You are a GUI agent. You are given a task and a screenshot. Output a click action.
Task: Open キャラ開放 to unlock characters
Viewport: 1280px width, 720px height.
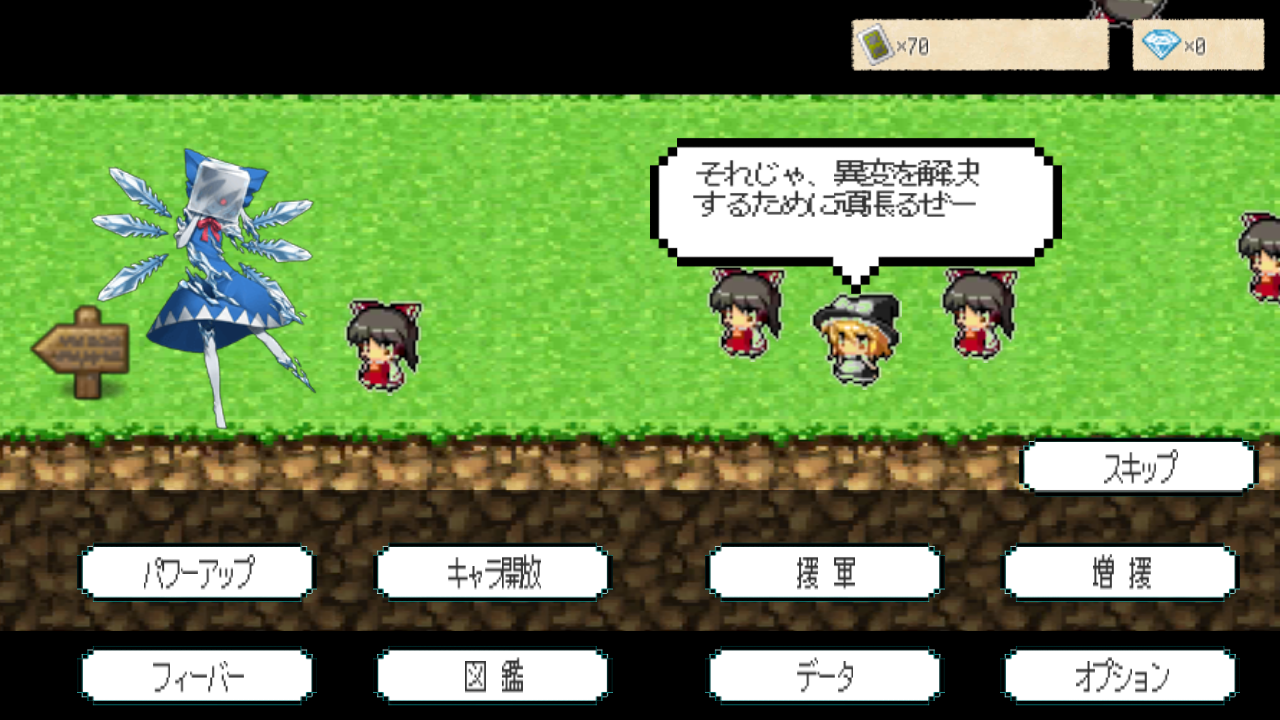(491, 573)
